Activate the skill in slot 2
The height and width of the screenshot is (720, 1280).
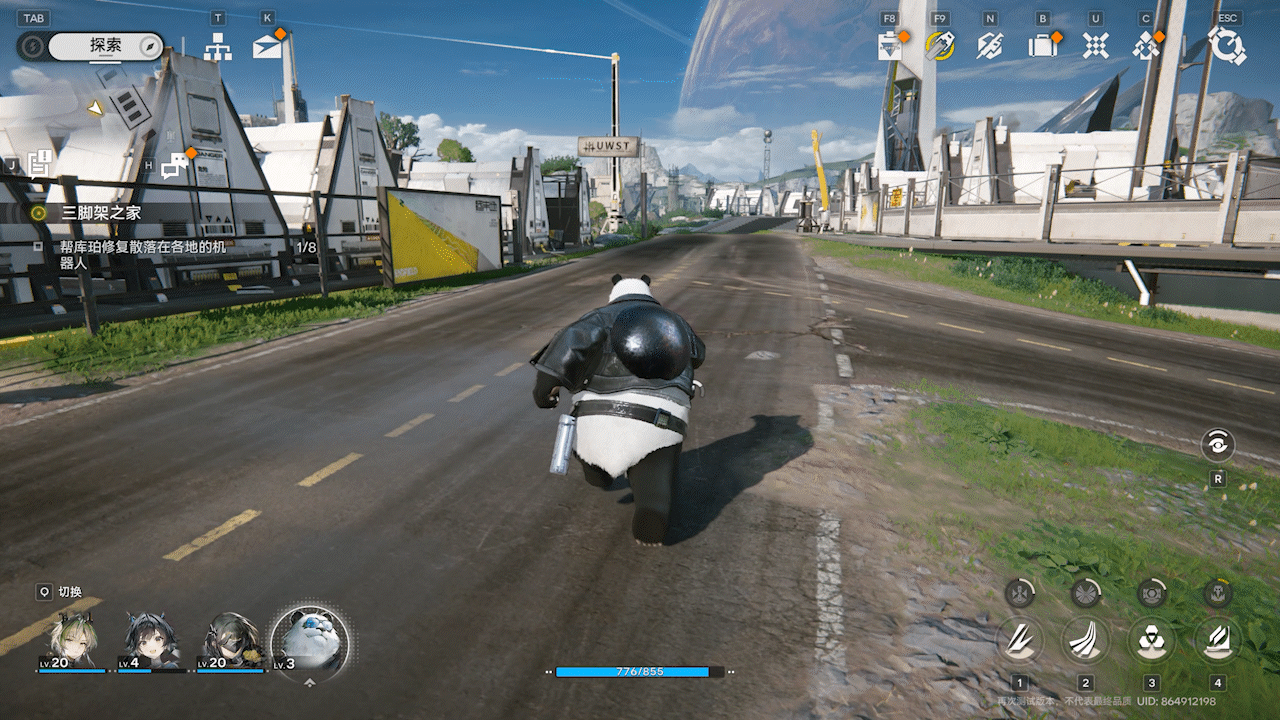point(1086,639)
